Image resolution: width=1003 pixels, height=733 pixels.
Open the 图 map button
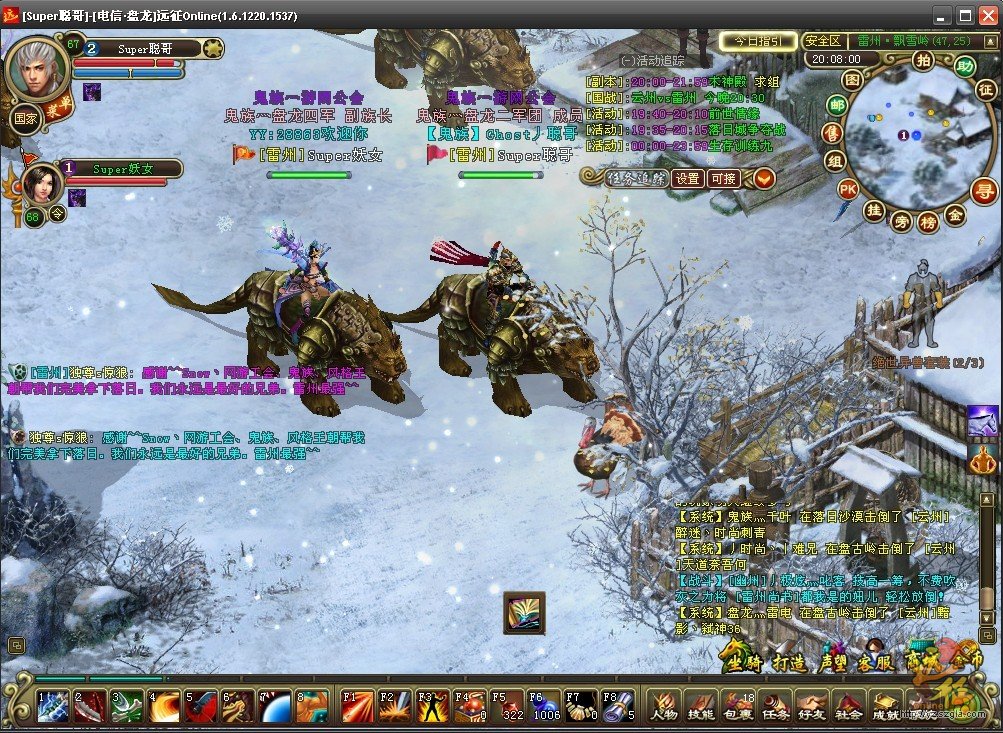click(852, 79)
